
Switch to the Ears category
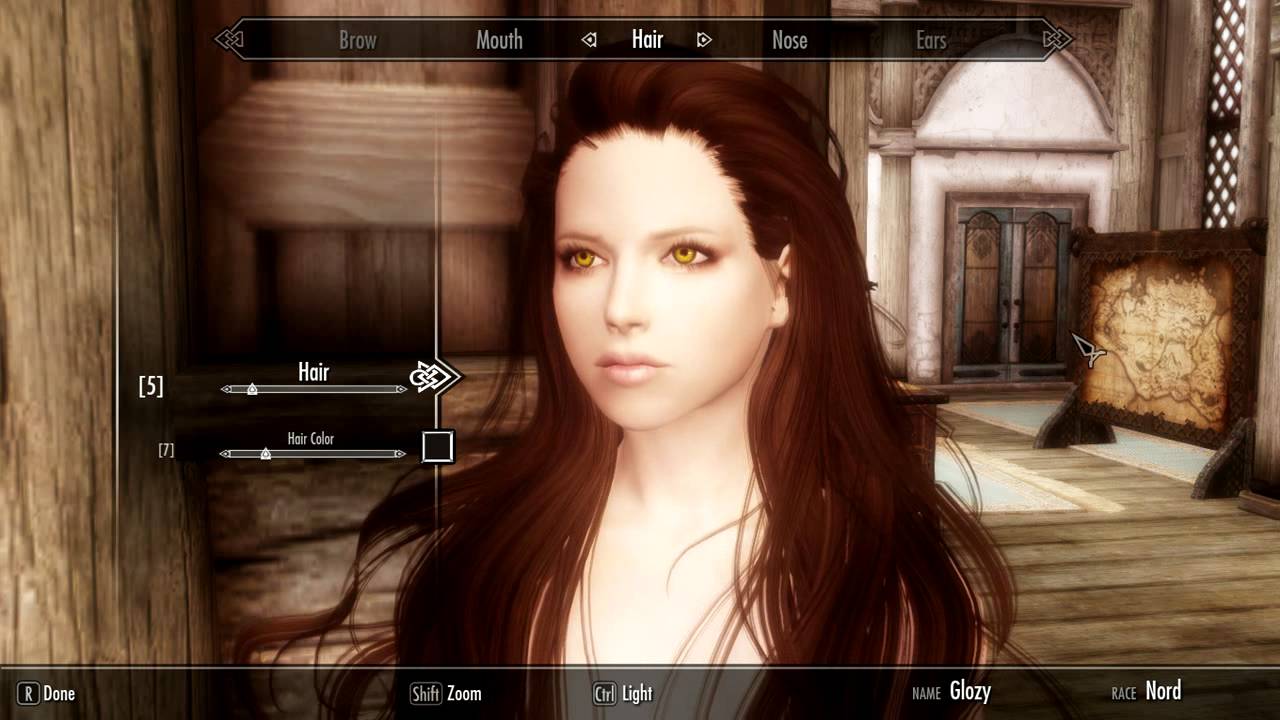click(x=931, y=41)
